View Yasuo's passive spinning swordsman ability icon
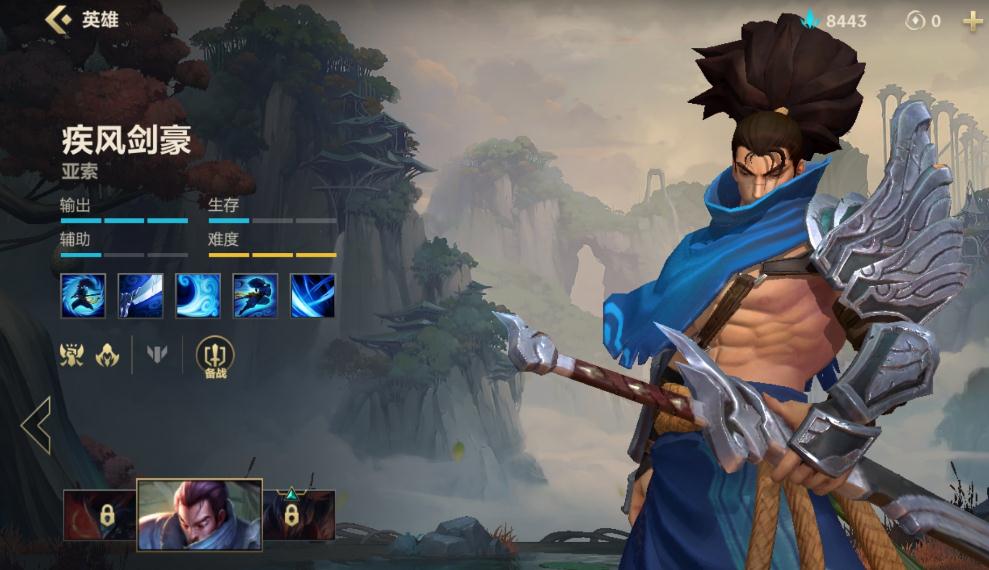This screenshot has width=989, height=570. (x=81, y=295)
